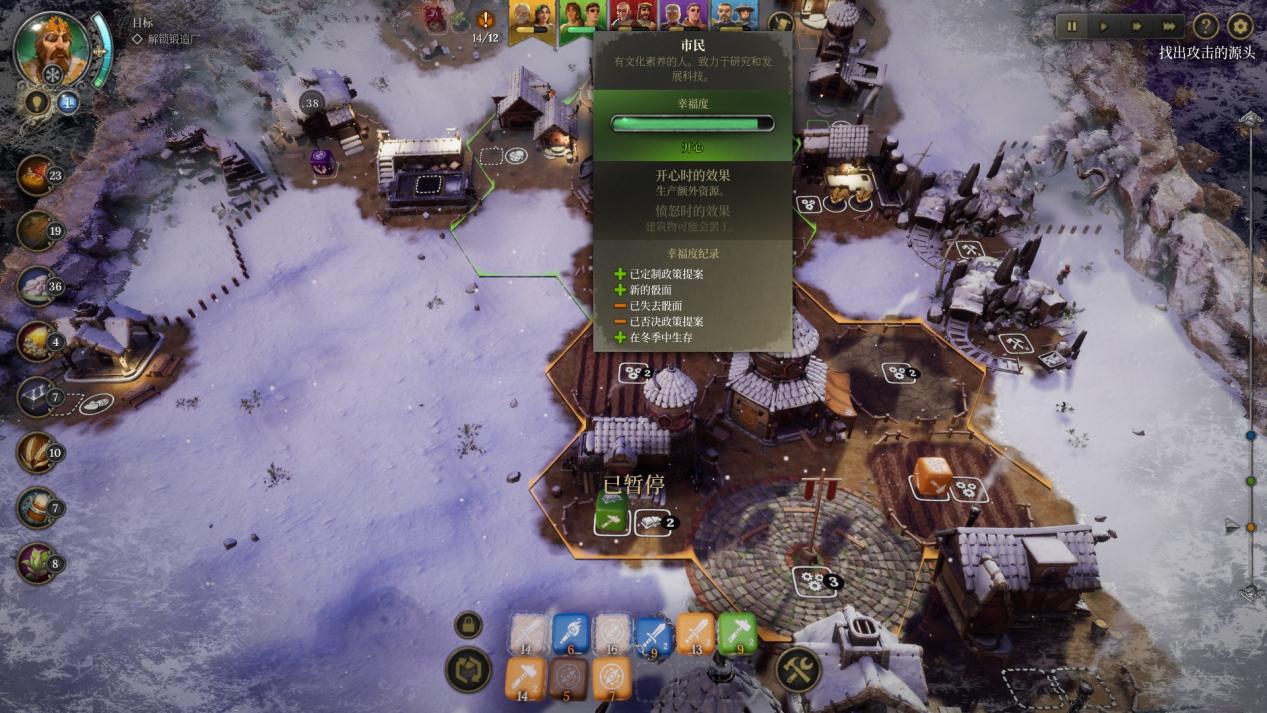Click the dice reroll arrows button
Viewport: 1267px width, 713px height.
pos(468,670)
